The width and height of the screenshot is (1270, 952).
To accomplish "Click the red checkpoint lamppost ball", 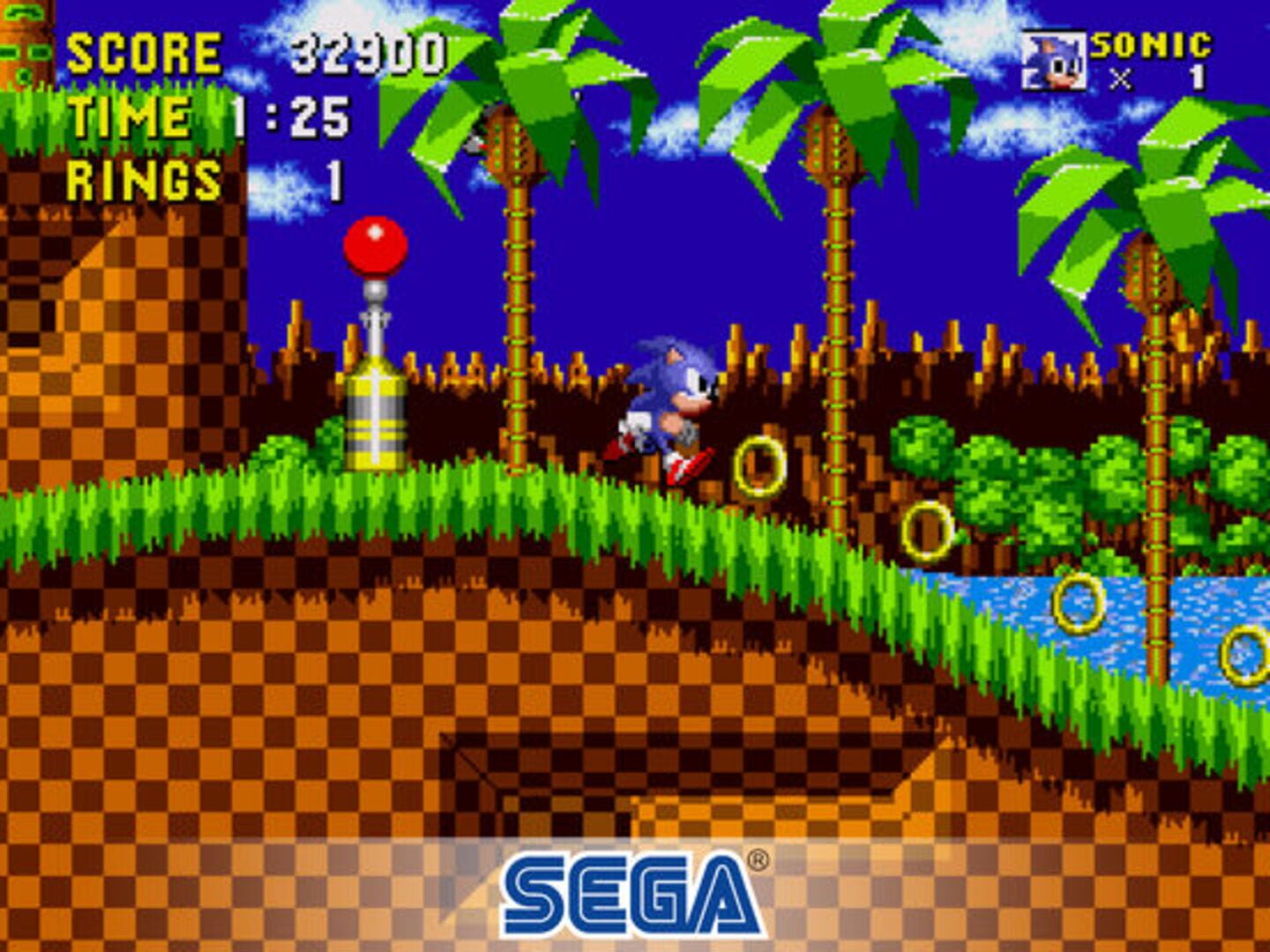I will click(x=374, y=242).
